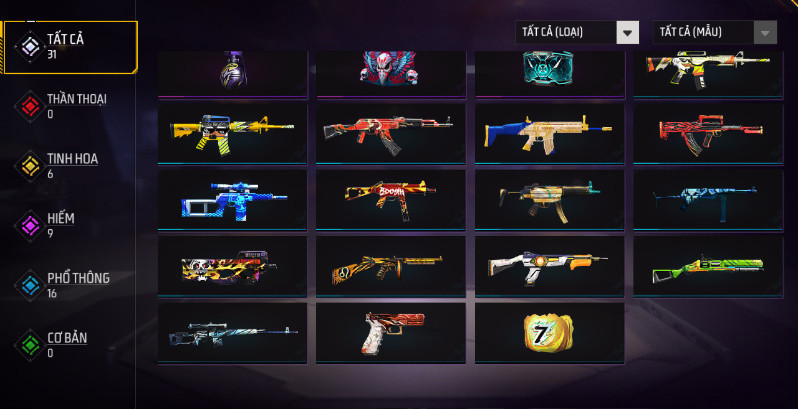Select the long blue-white sniper rifle skin
This screenshot has height=409, width=798.
[x=232, y=332]
